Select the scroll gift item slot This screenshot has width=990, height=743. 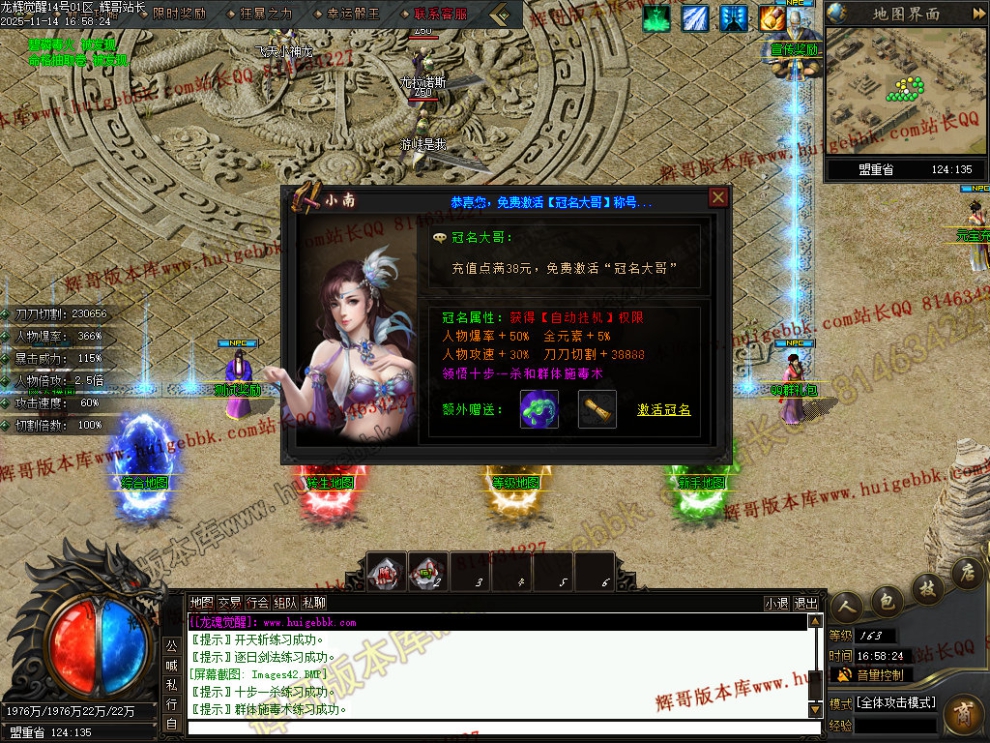(597, 410)
